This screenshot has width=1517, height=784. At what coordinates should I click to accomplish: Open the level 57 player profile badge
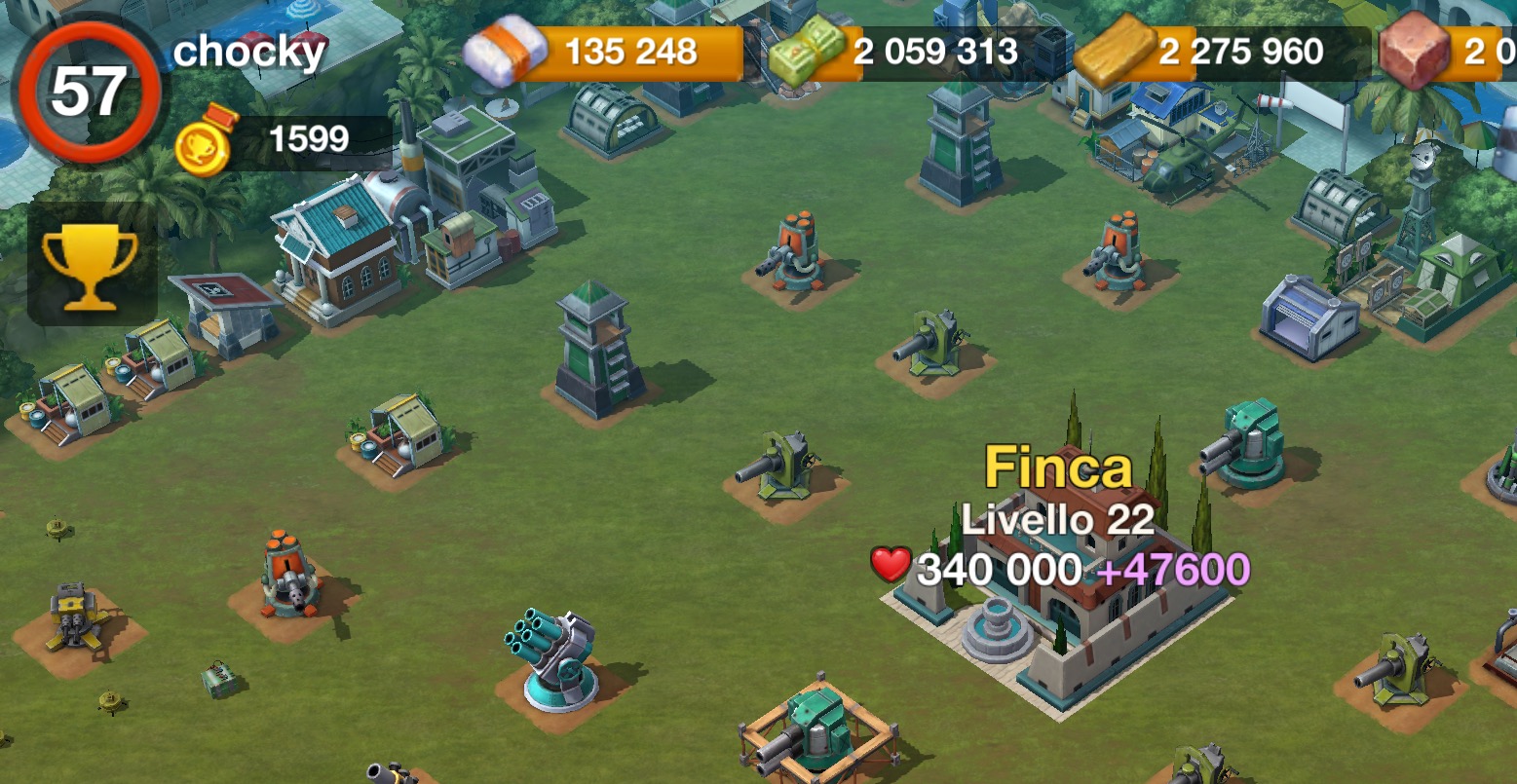coord(89,93)
